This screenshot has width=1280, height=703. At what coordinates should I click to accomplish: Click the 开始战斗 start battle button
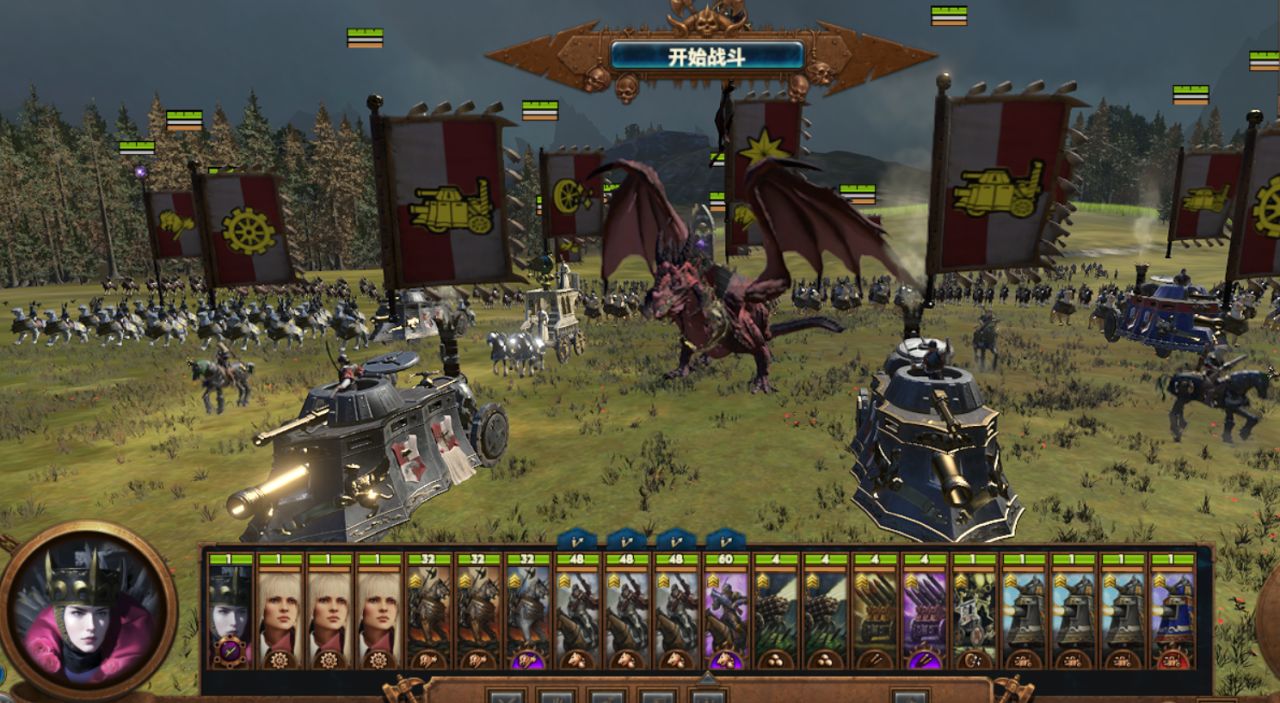tap(707, 55)
